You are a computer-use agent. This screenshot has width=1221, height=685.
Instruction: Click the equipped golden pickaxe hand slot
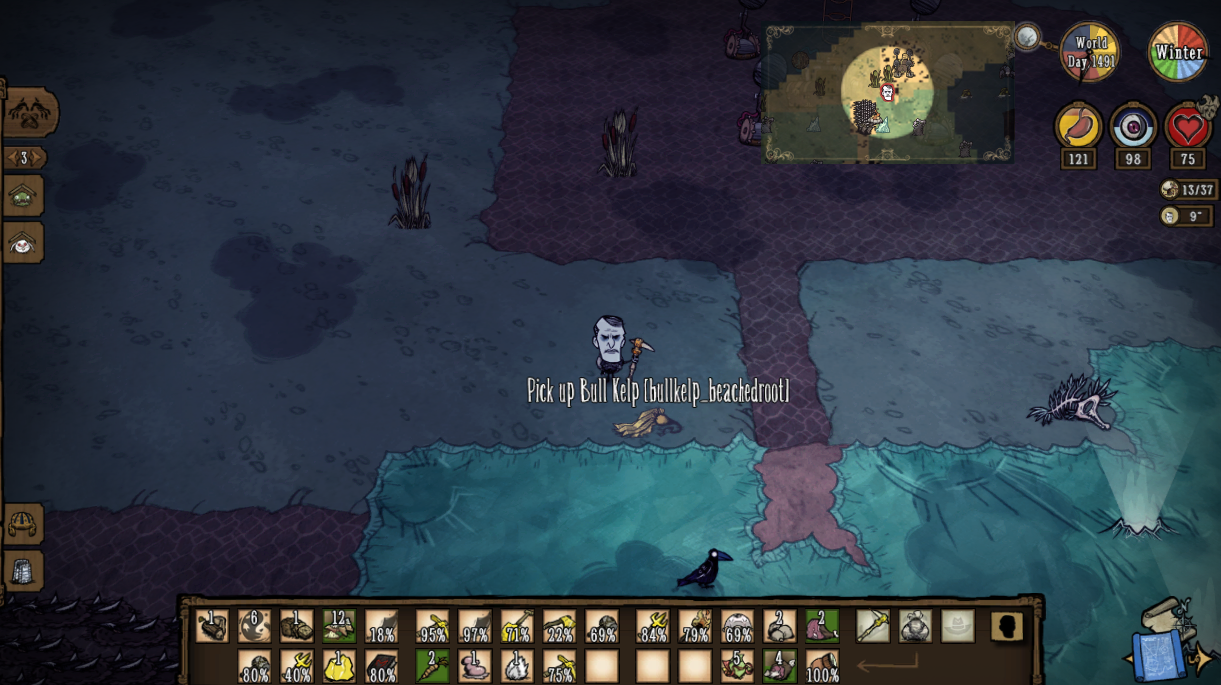(872, 626)
